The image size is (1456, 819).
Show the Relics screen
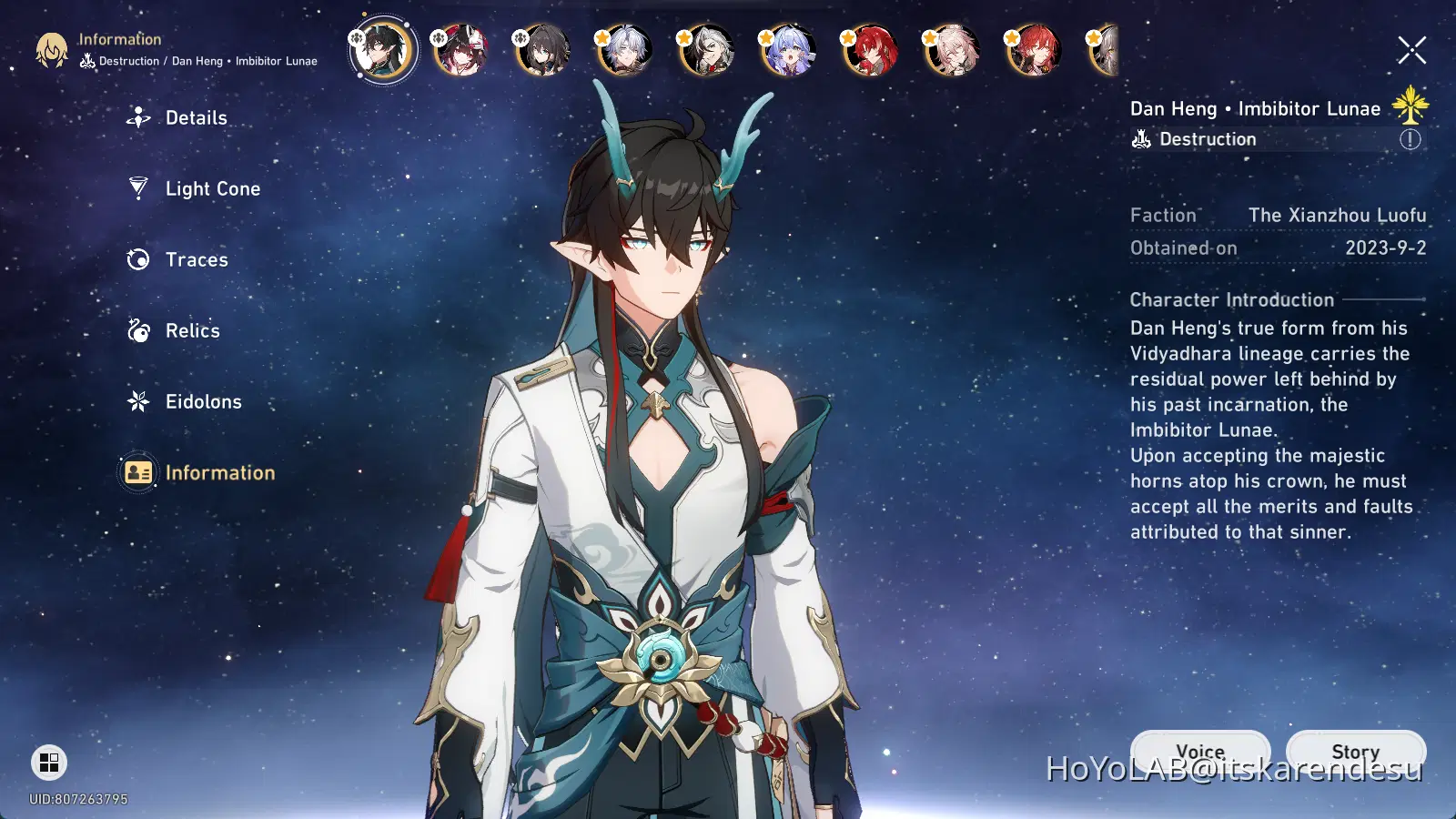[192, 331]
